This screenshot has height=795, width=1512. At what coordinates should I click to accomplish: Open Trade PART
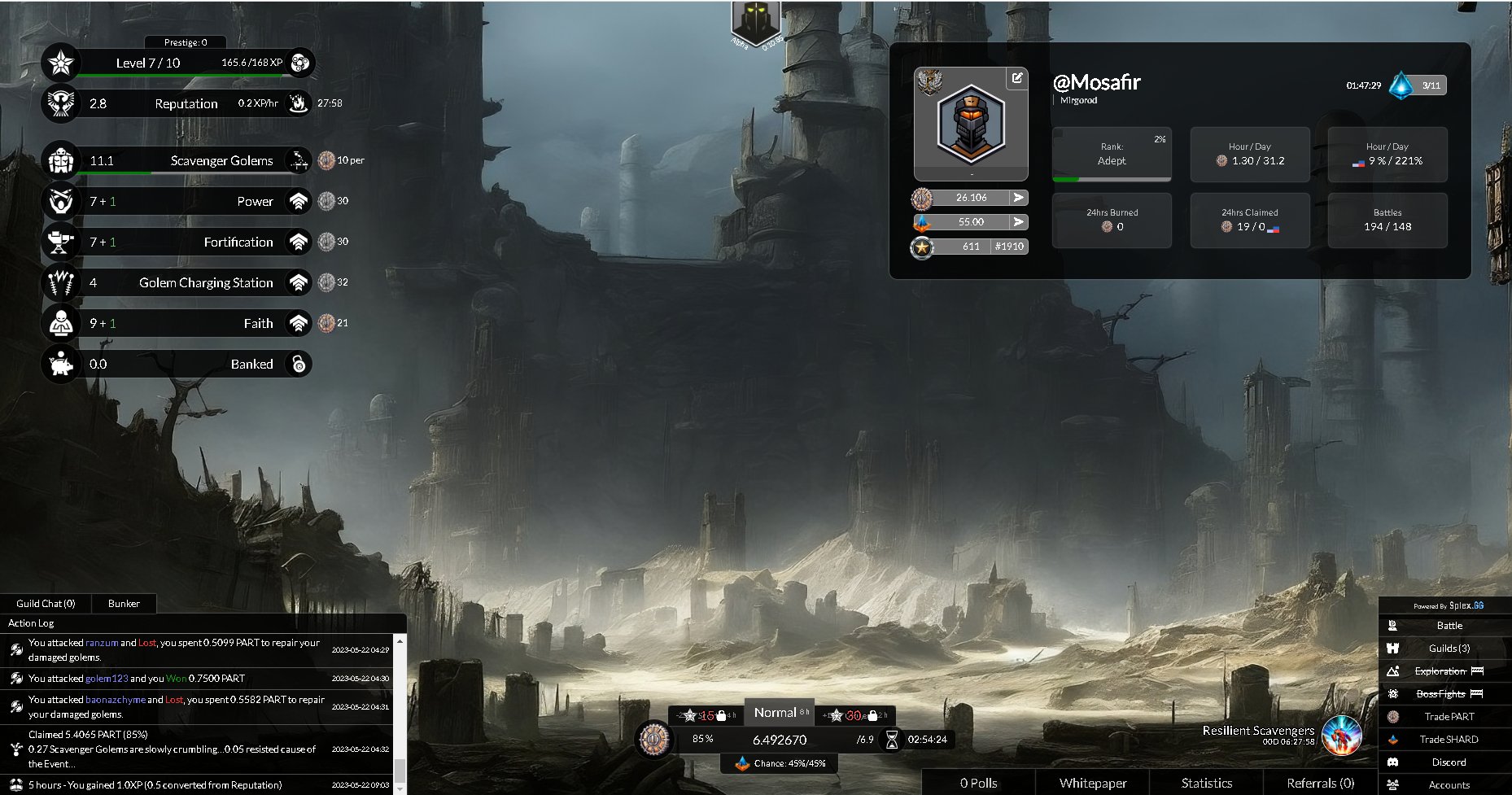click(x=1449, y=717)
